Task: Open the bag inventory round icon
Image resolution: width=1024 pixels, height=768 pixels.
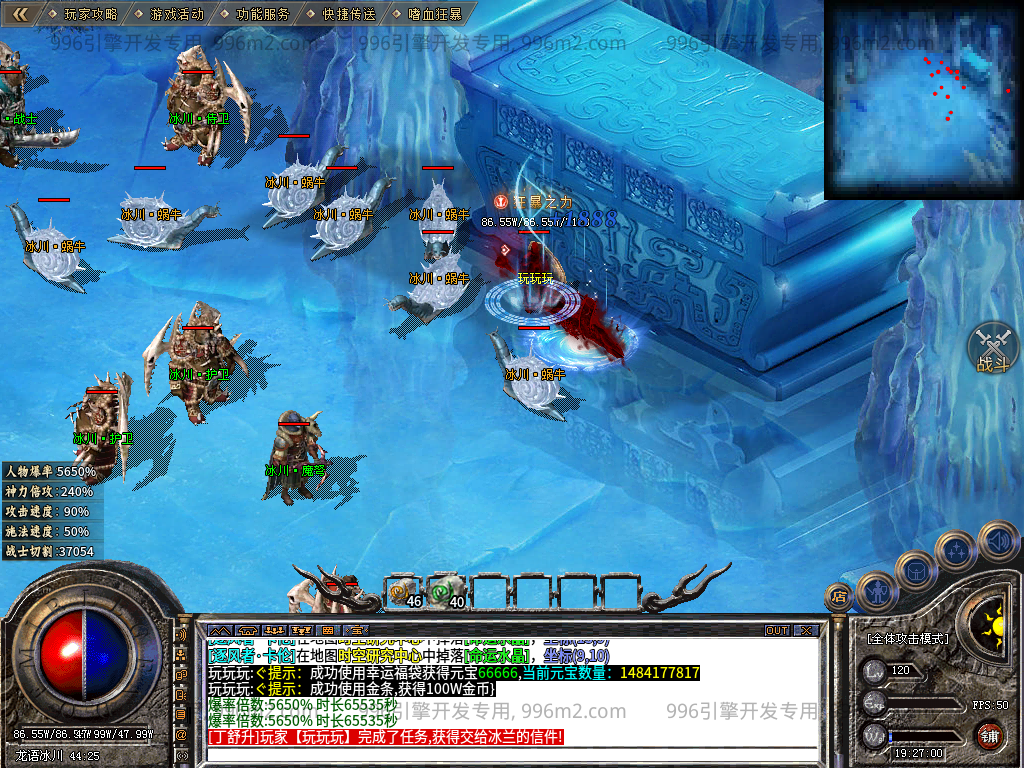Action: pos(916,570)
